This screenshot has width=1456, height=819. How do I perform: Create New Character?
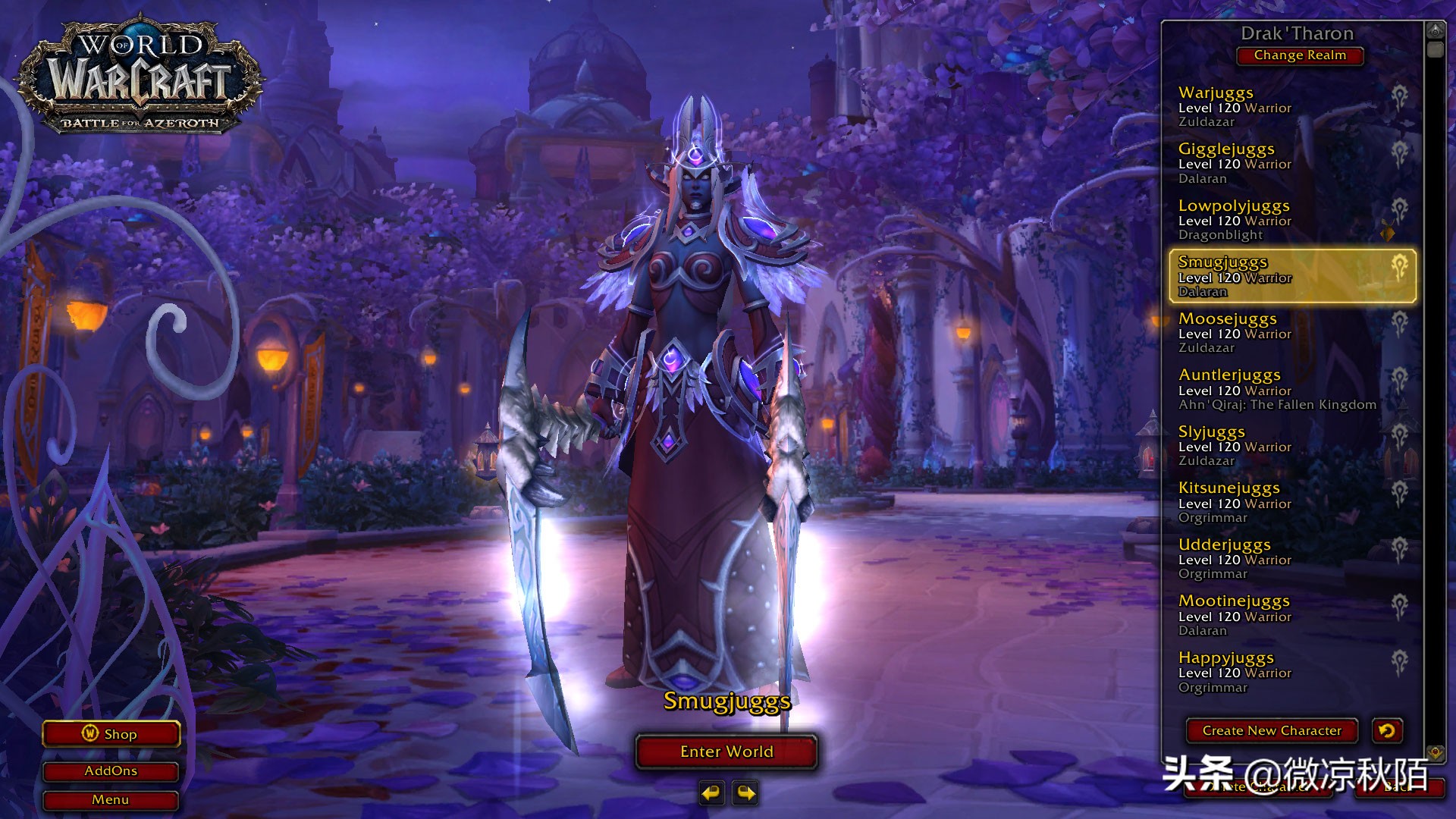tap(1272, 731)
